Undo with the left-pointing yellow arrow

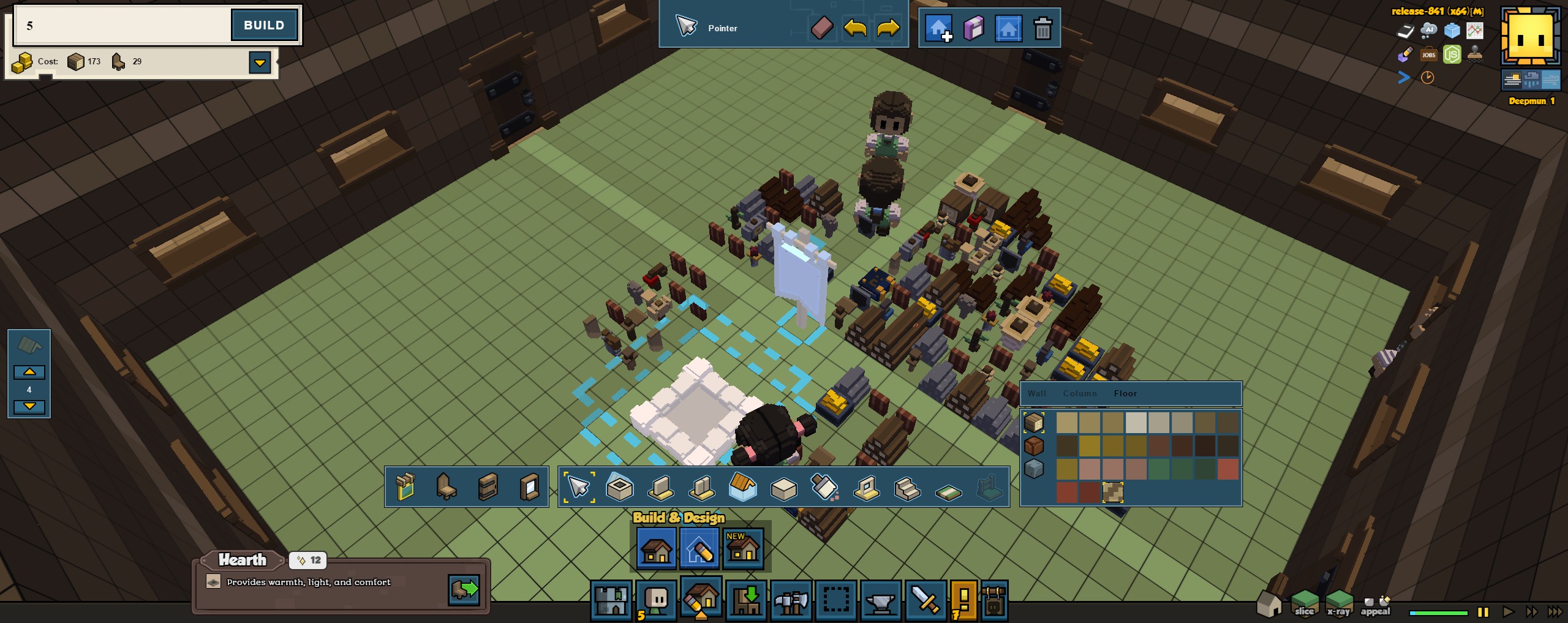[855, 28]
